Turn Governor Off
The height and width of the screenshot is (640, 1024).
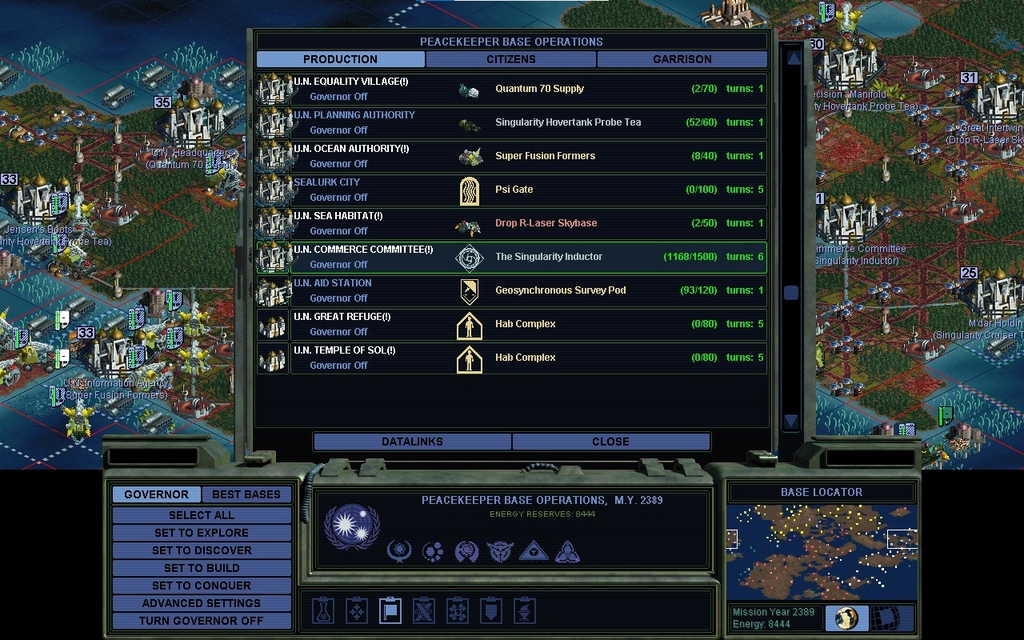pyautogui.click(x=201, y=620)
